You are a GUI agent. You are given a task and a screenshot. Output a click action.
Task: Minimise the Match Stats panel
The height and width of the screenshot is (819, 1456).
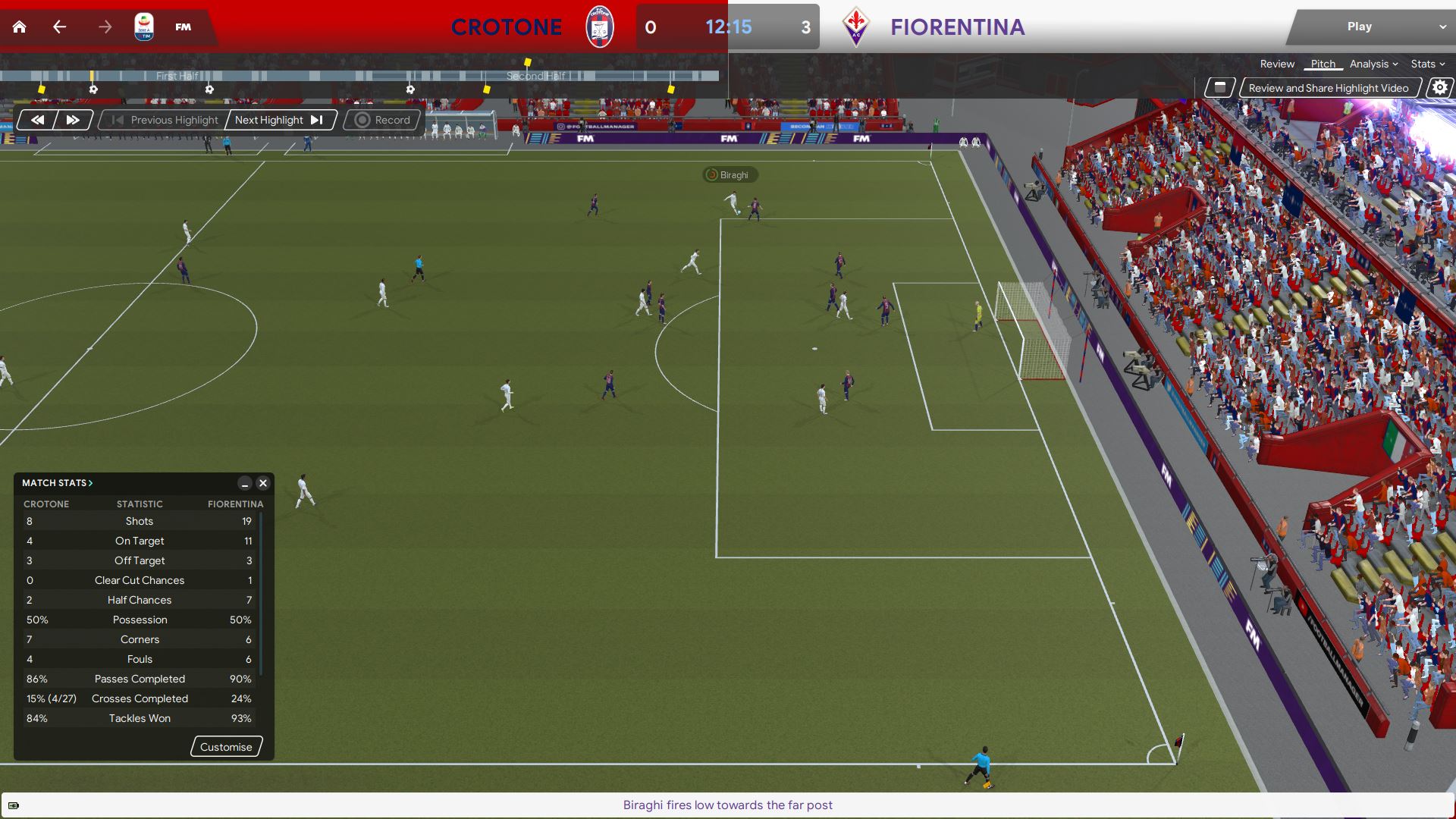point(245,483)
